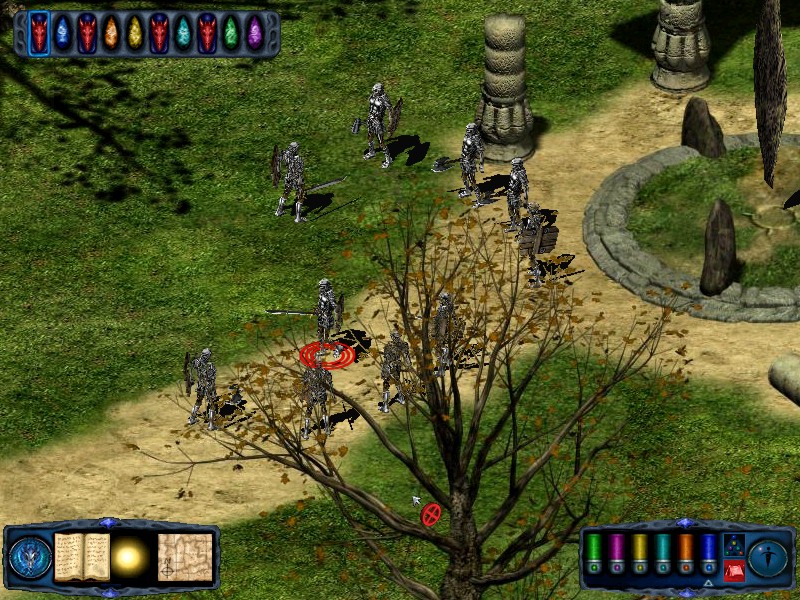Pick the yellow gem in the top bar
This screenshot has height=600, width=800.
pyautogui.click(x=135, y=34)
